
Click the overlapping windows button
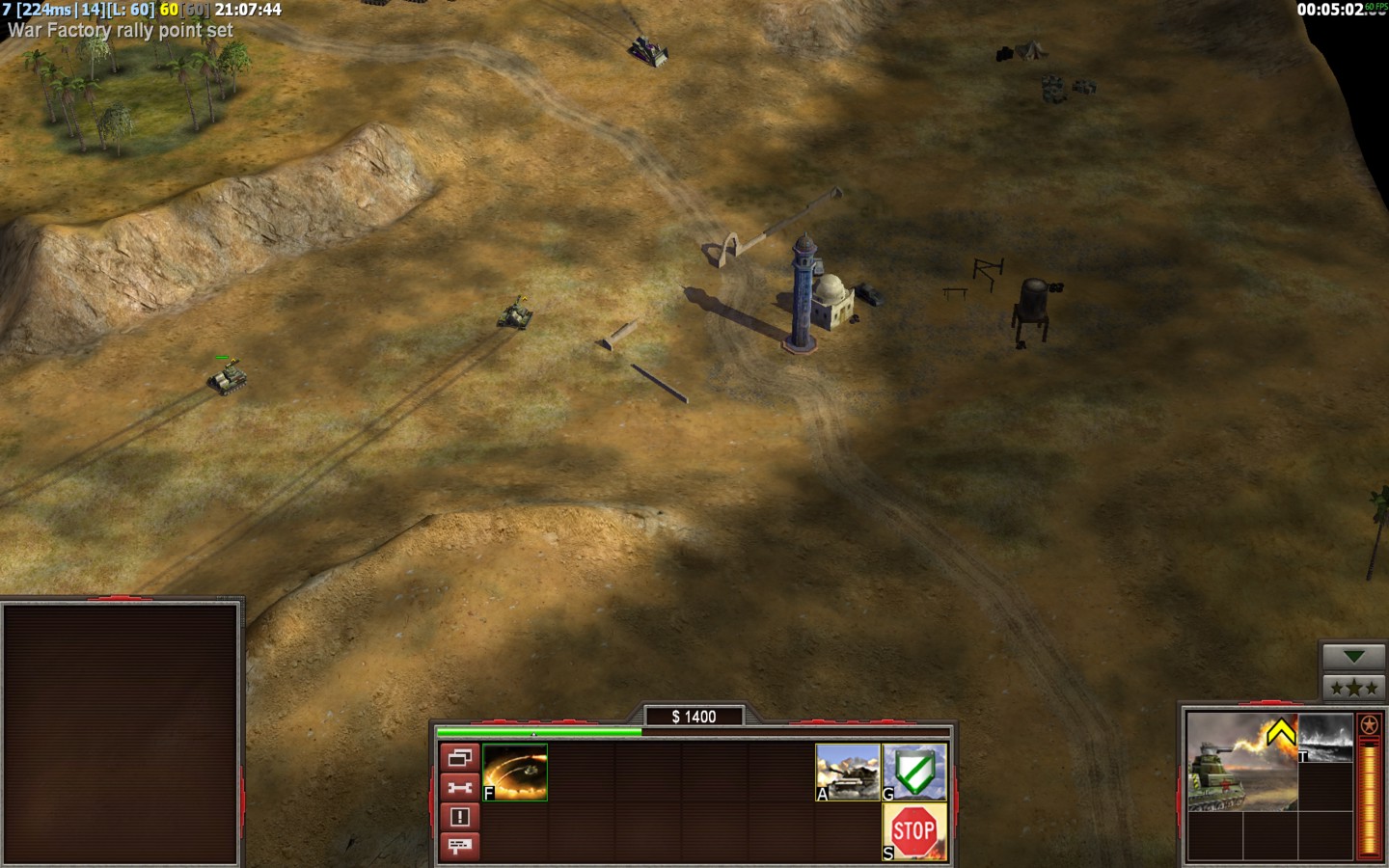(x=459, y=758)
